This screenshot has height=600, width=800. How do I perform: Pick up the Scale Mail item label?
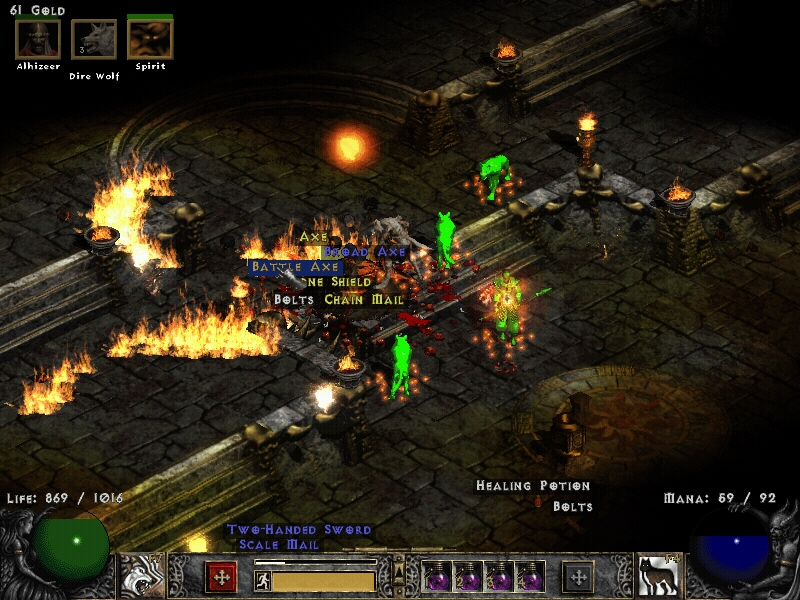tap(279, 544)
